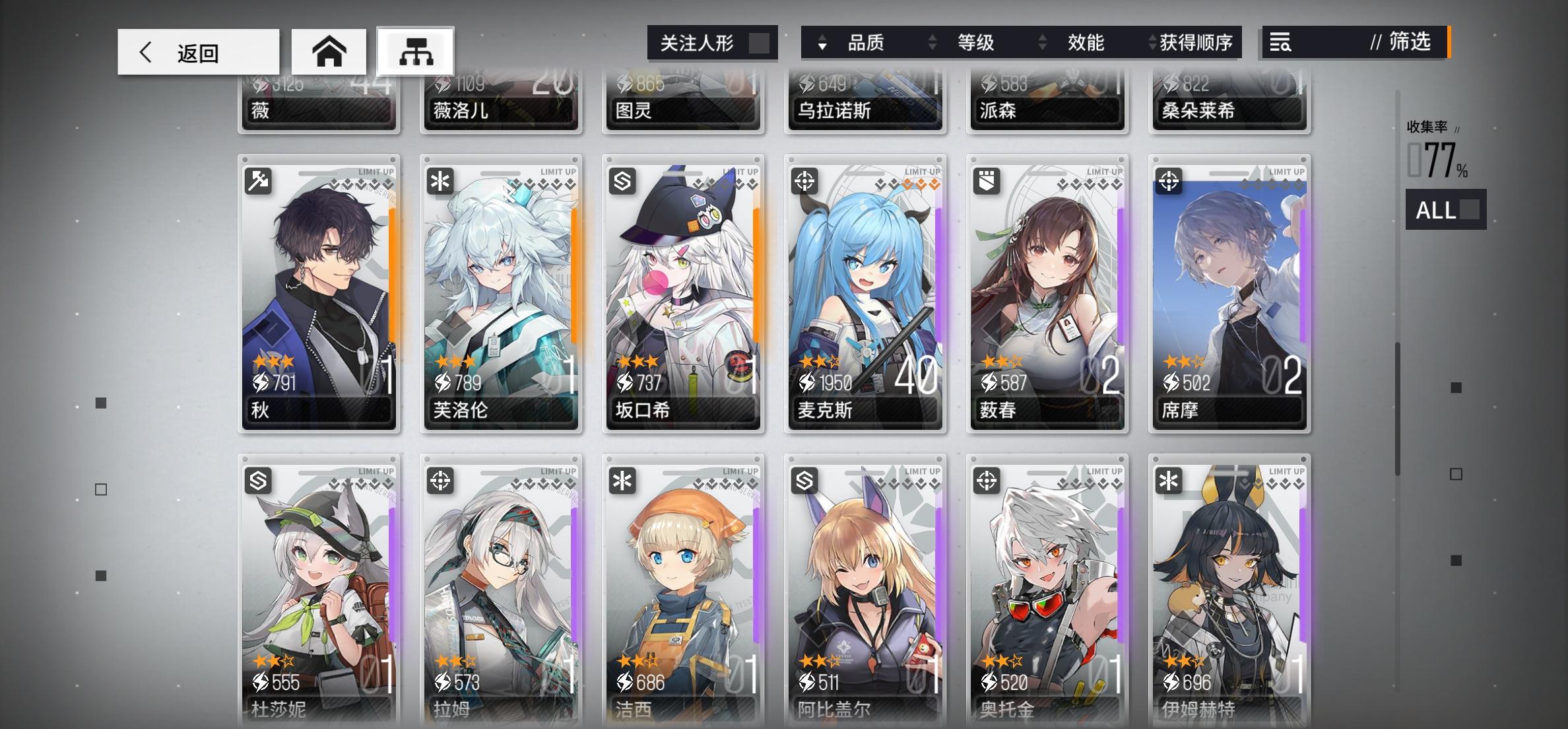Click the shield class icon on 薮春's card
This screenshot has height=729, width=1568.
988,180
